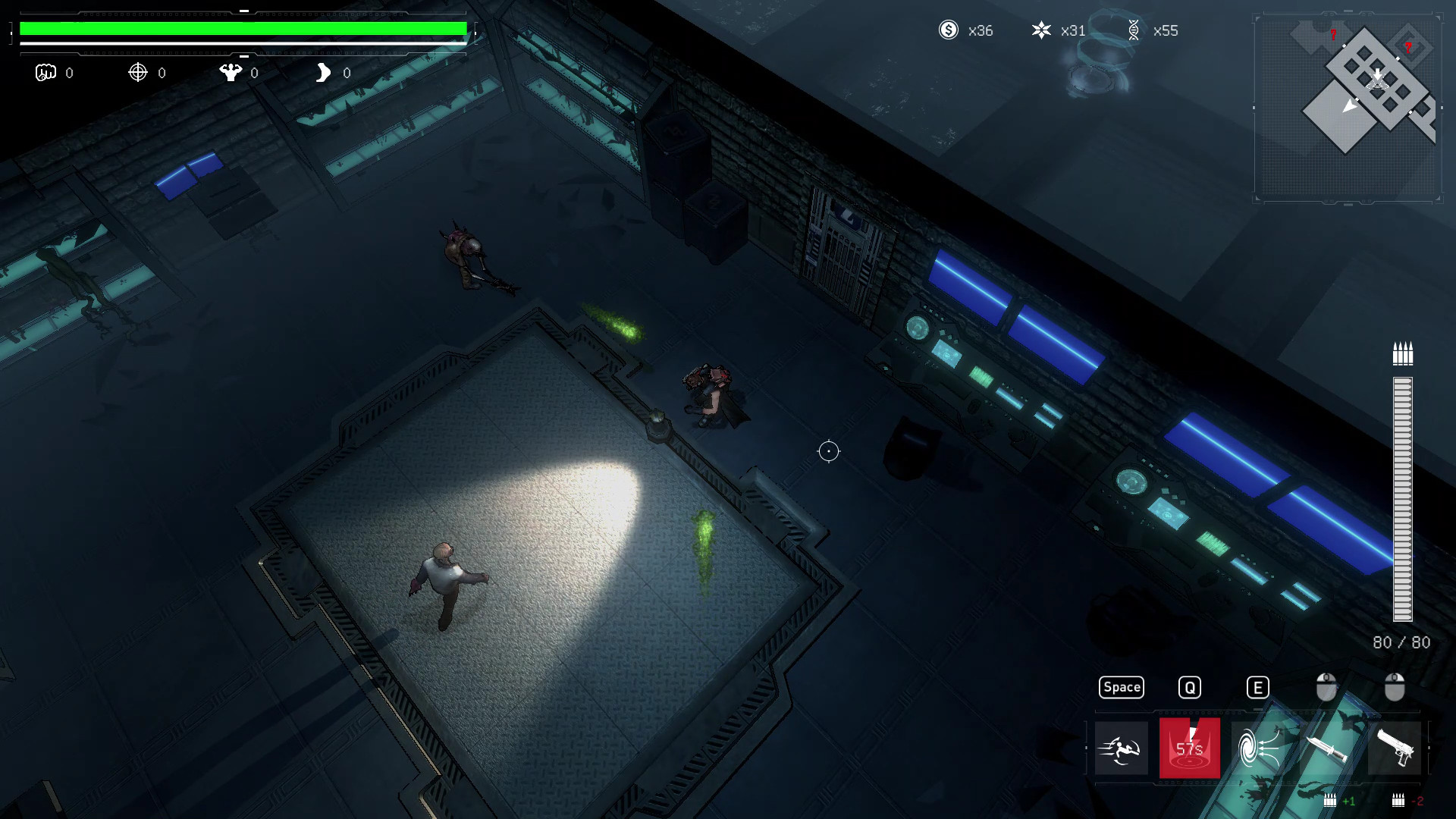The height and width of the screenshot is (819, 1456).
Task: Equip the combat knife weapon slot
Action: [x=1326, y=748]
